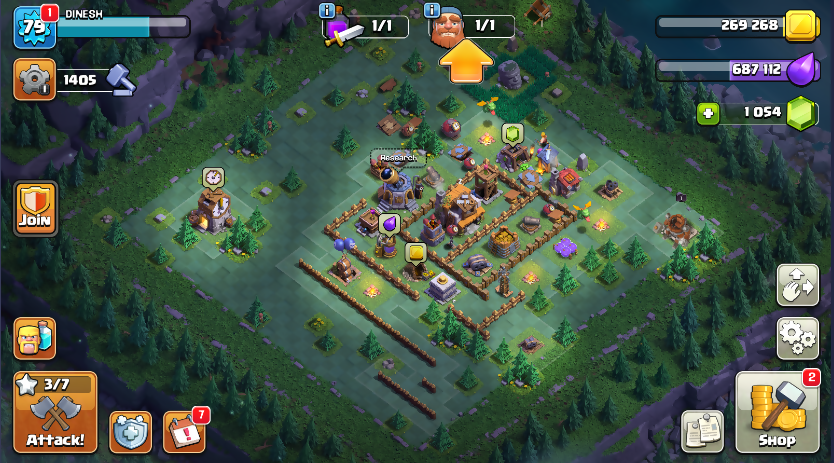This screenshot has width=834, height=463.
Task: Open the Shop
Action: point(776,412)
